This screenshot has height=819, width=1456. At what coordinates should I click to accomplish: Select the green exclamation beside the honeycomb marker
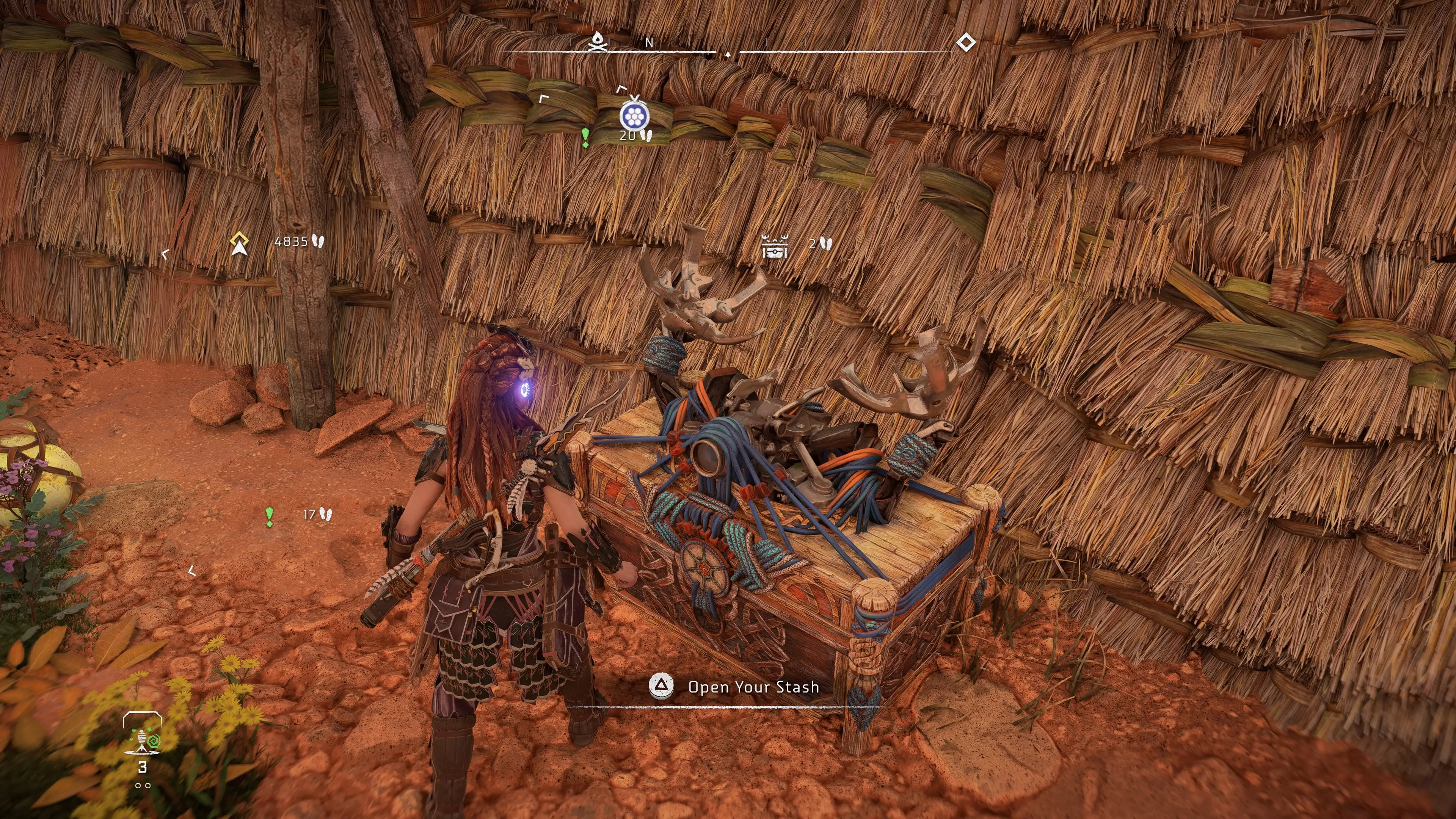[585, 137]
